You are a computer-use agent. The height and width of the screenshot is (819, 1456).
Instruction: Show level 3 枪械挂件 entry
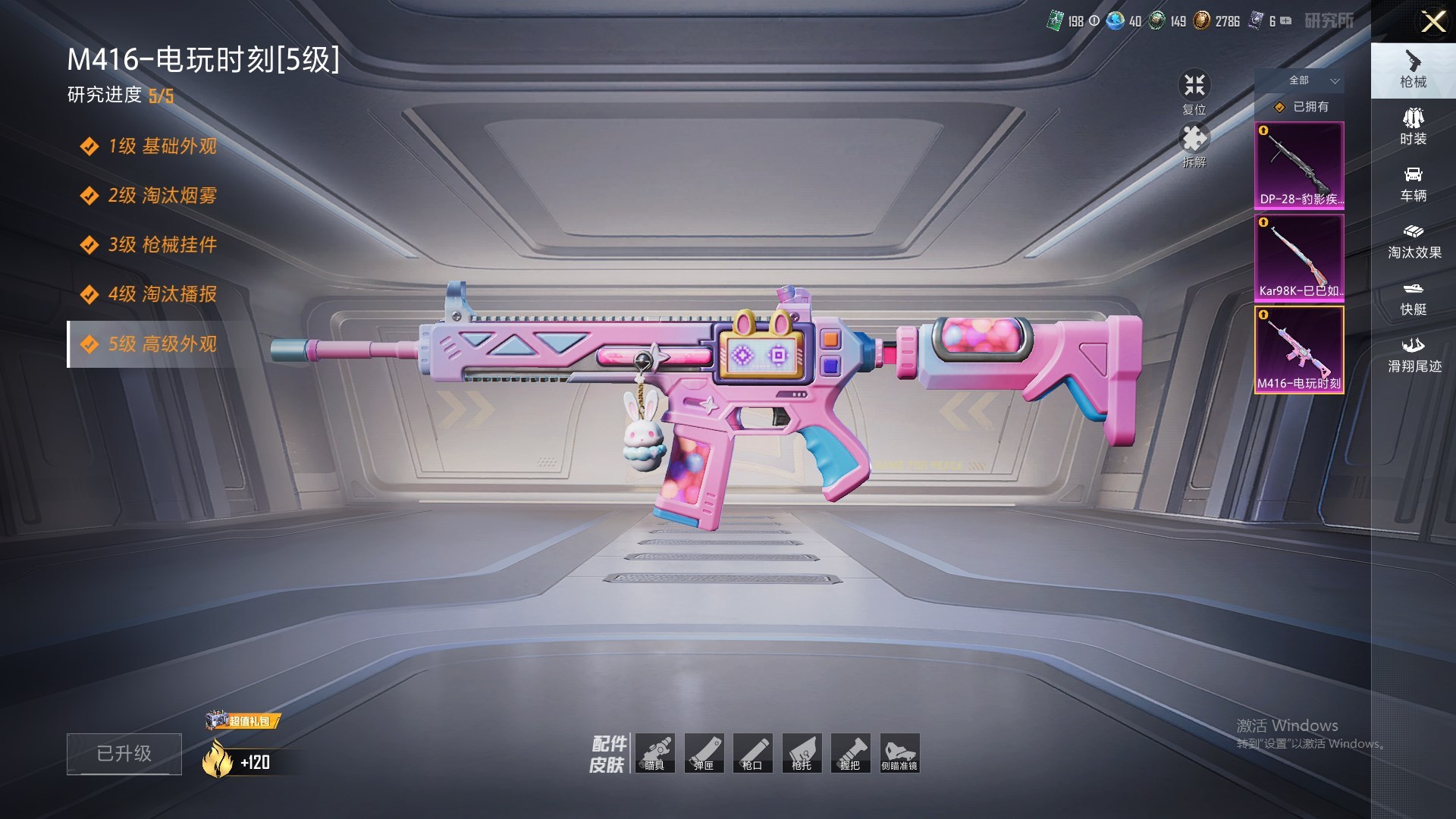[162, 245]
